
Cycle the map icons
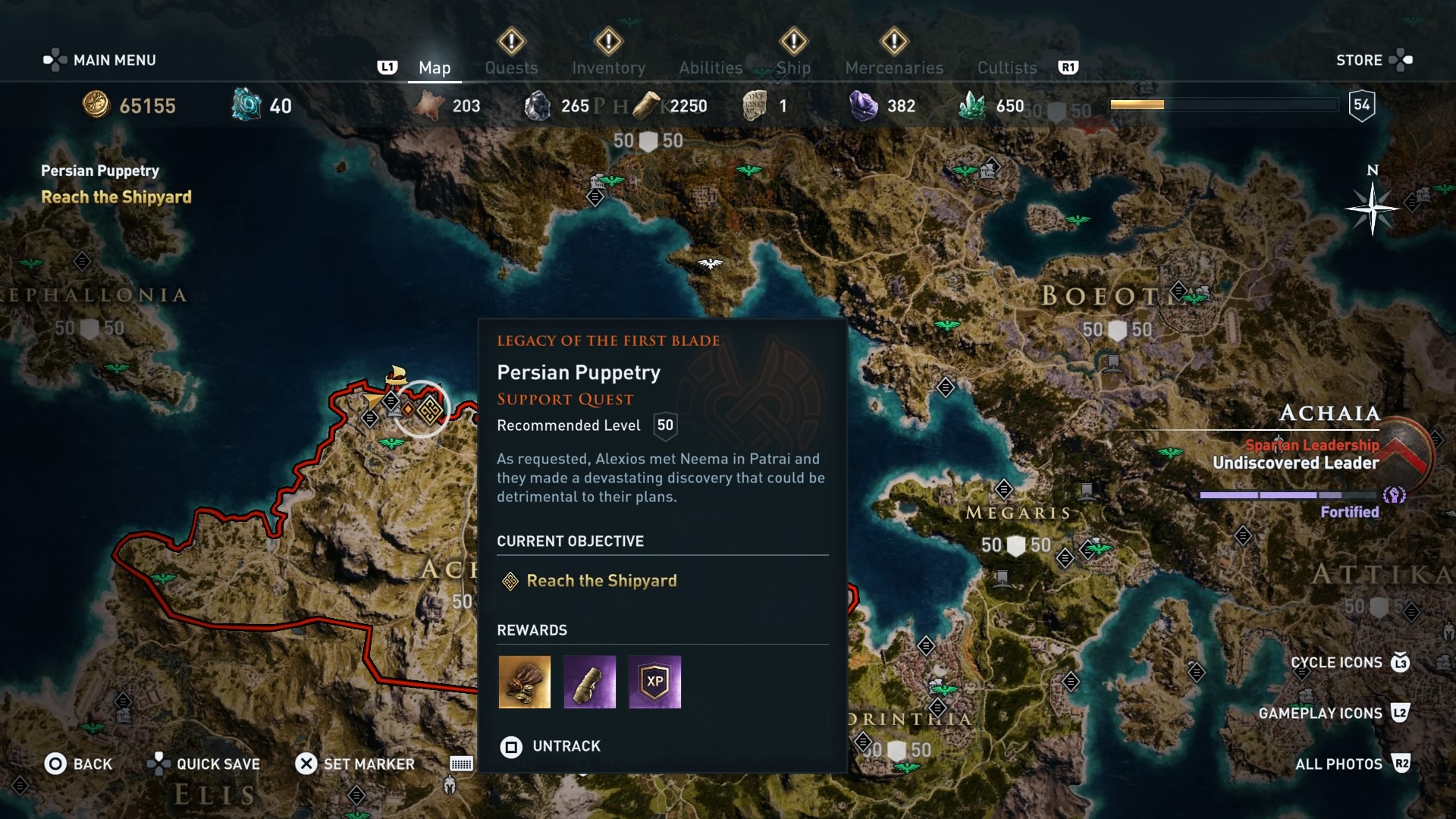point(1349,662)
